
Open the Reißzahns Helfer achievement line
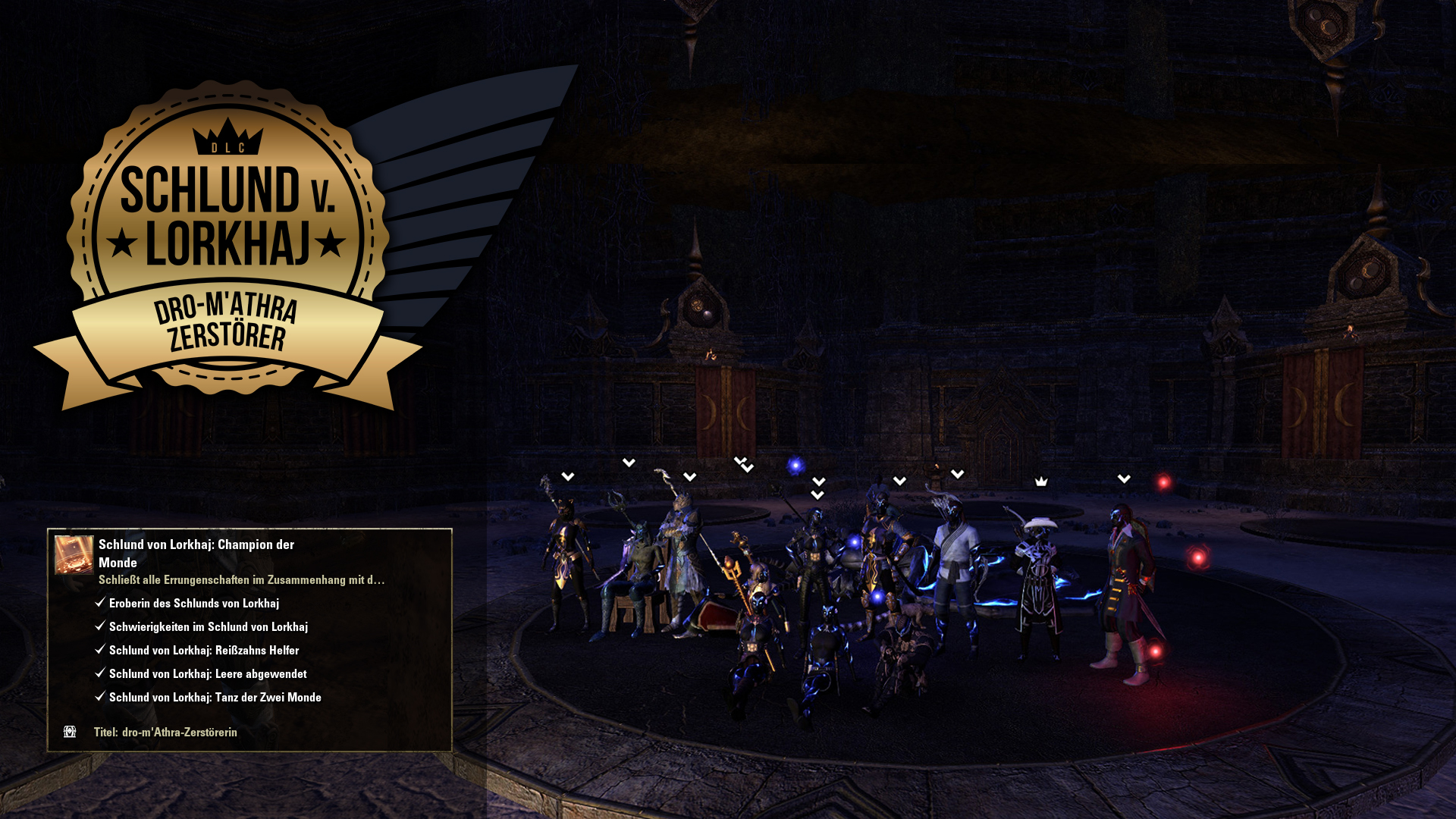coord(203,651)
